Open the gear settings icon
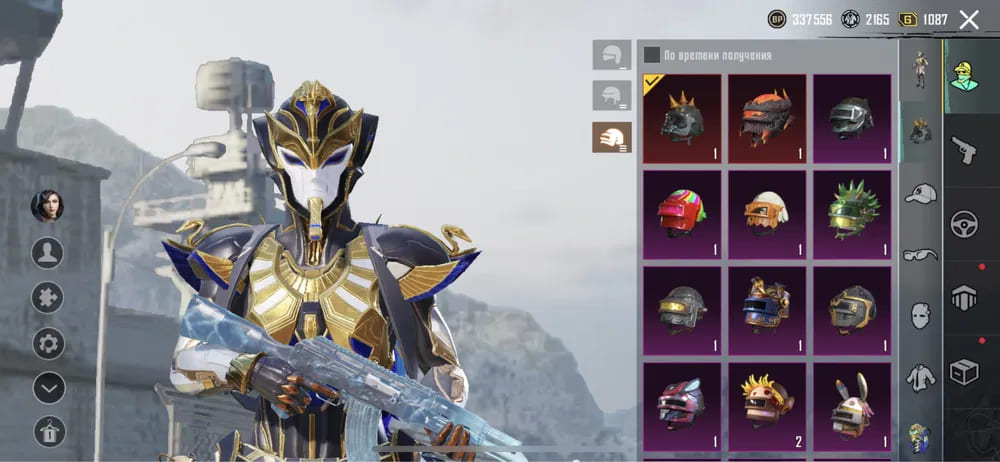1000x462 pixels. [x=48, y=342]
